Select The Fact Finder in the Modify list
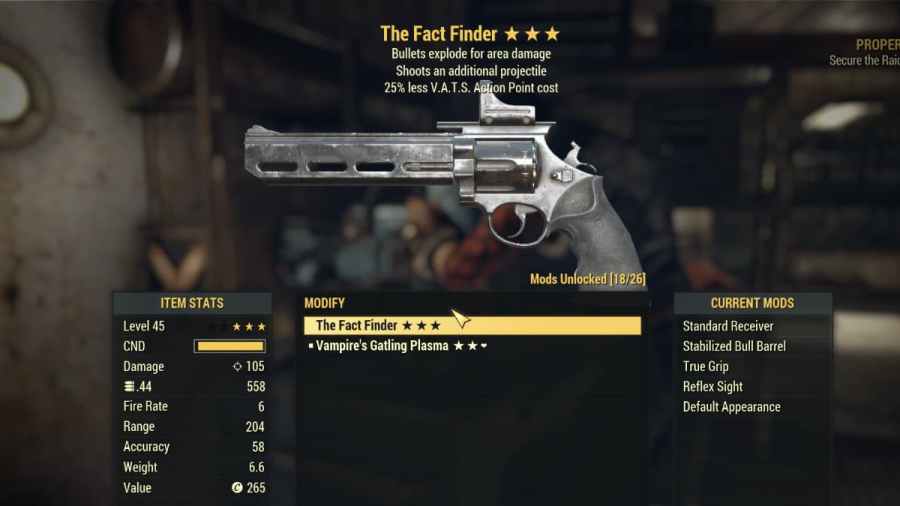Image resolution: width=900 pixels, height=506 pixels. click(378, 326)
